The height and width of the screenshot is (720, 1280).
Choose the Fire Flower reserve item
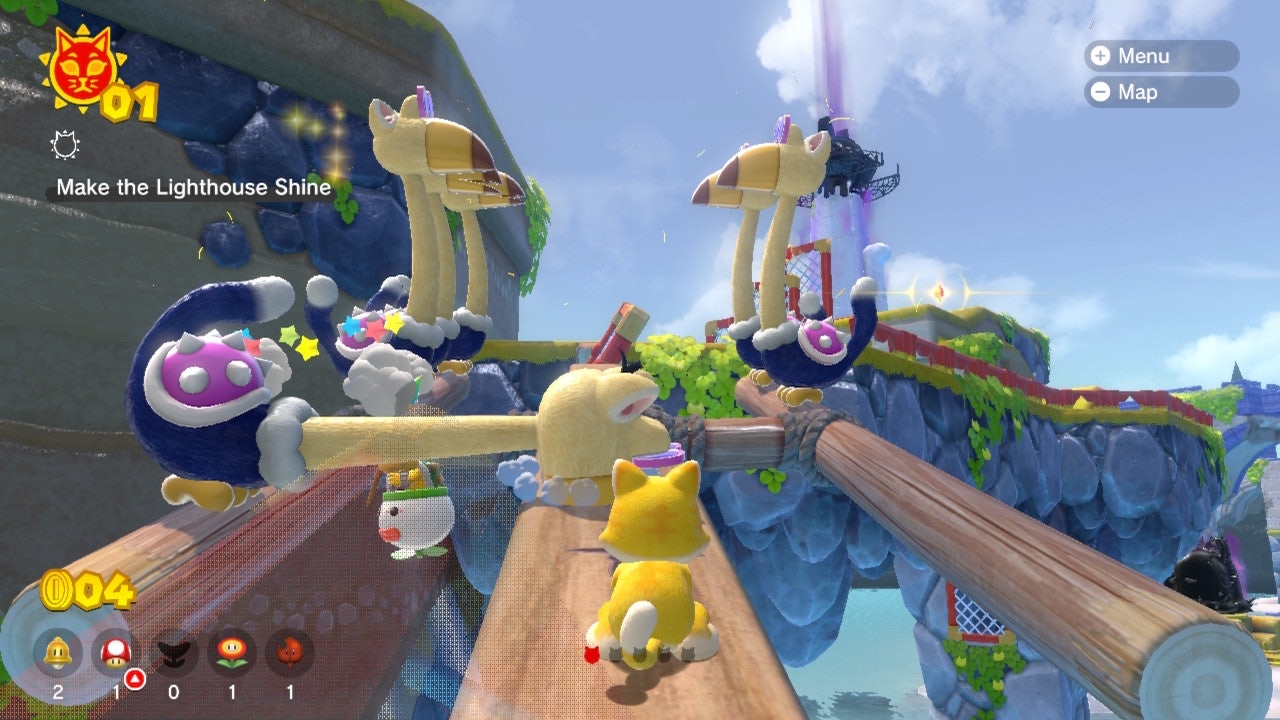coord(231,653)
